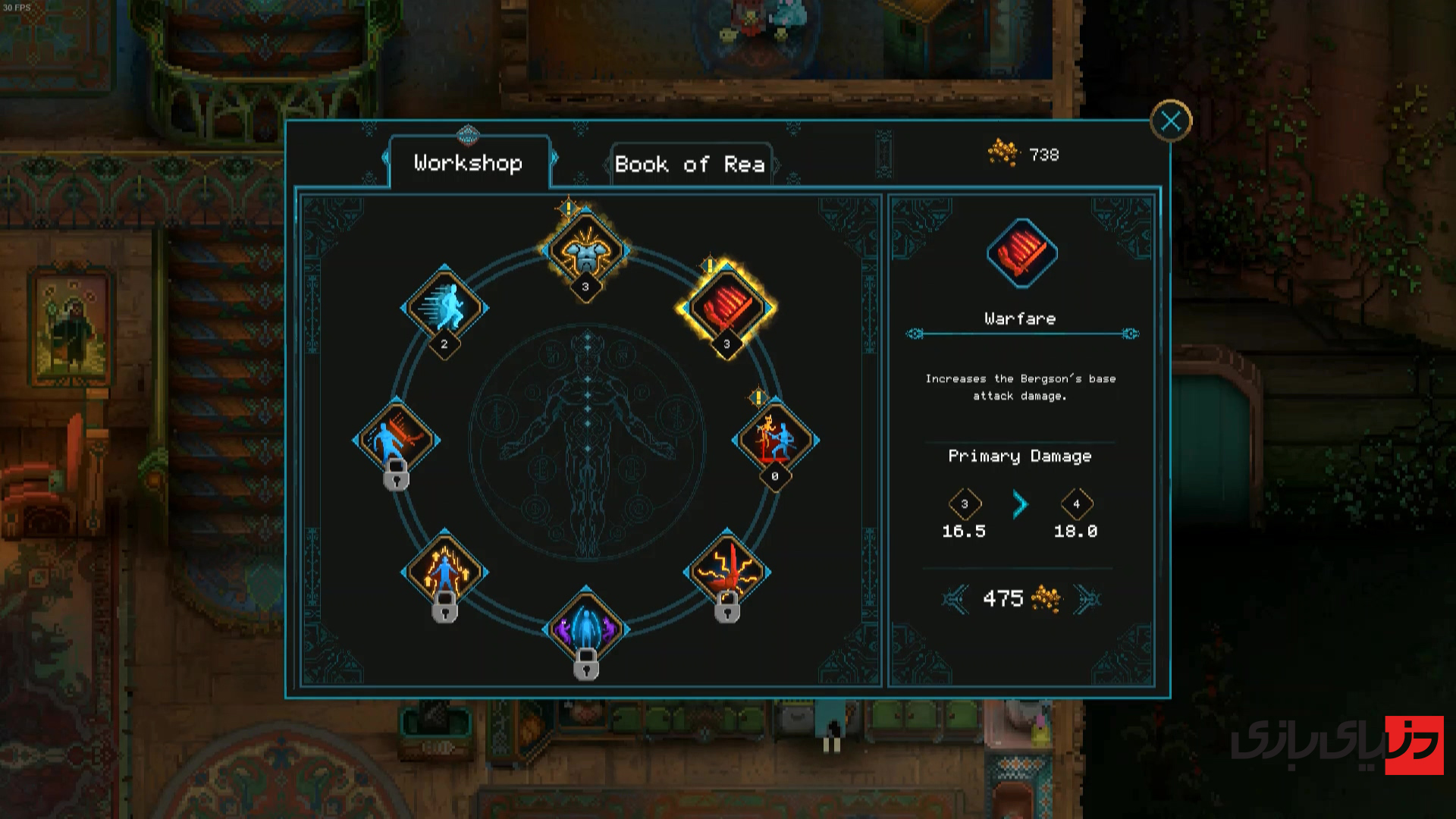Screen dimensions: 1456x819
Task: Select the golden armor upgrade icon
Action: (585, 250)
